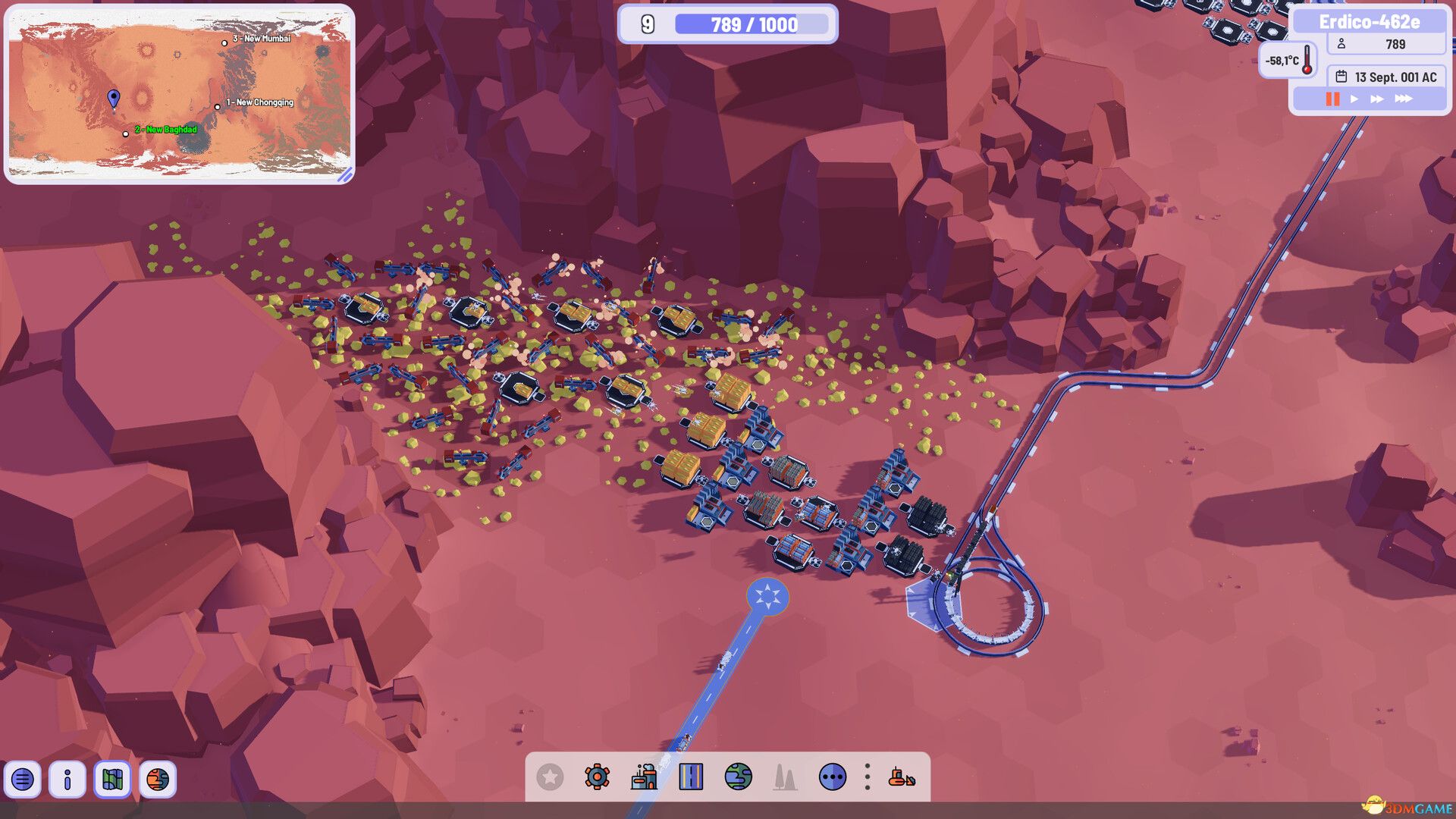Image resolution: width=1456 pixels, height=819 pixels.
Task: Click the blue three-dots circle icon
Action: (x=833, y=777)
